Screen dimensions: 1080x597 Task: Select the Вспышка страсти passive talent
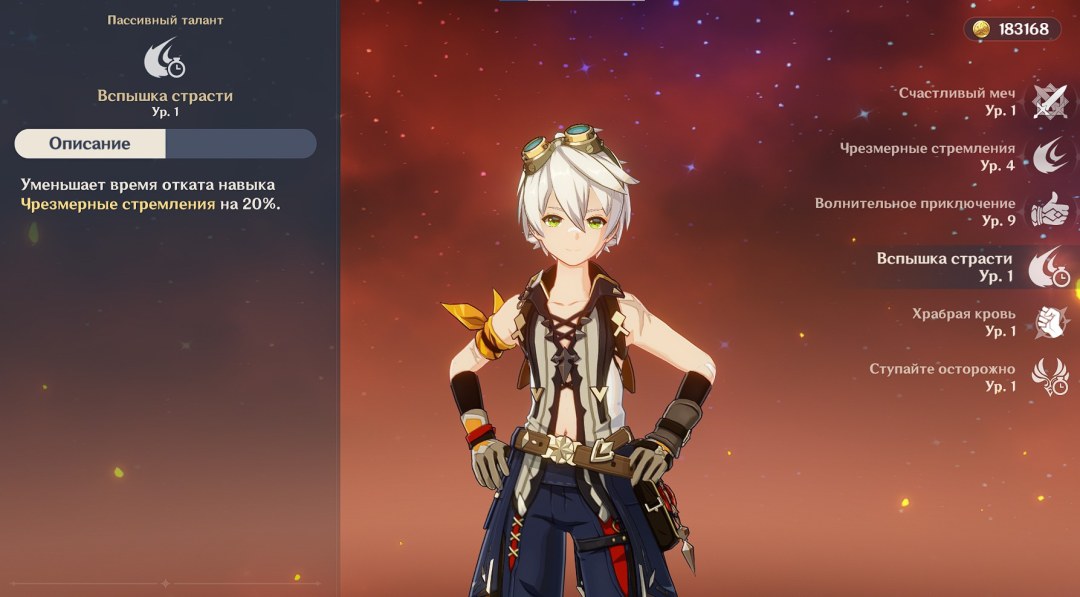pyautogui.click(x=1049, y=267)
